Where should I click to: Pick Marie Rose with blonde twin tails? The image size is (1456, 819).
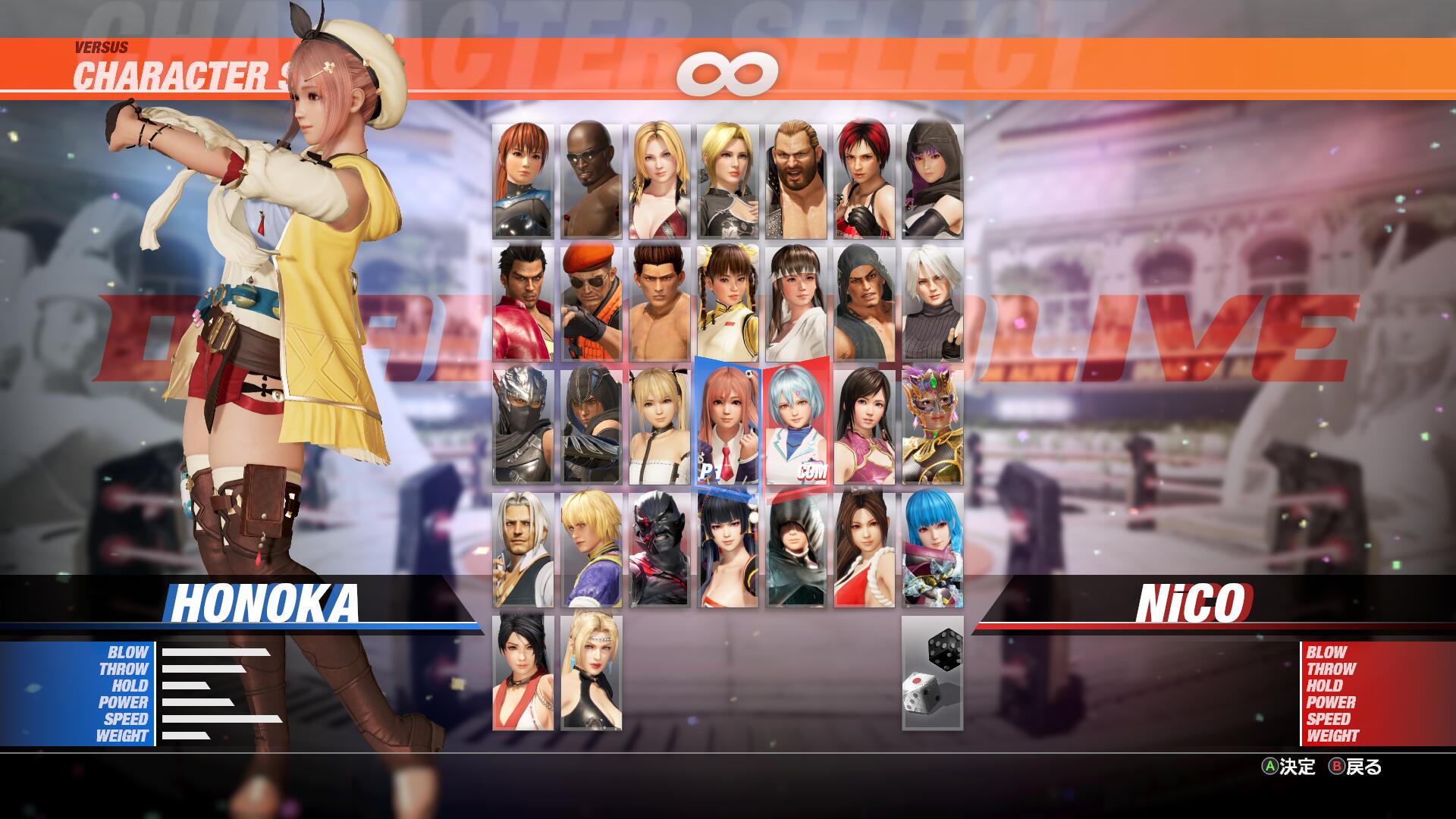click(x=659, y=426)
